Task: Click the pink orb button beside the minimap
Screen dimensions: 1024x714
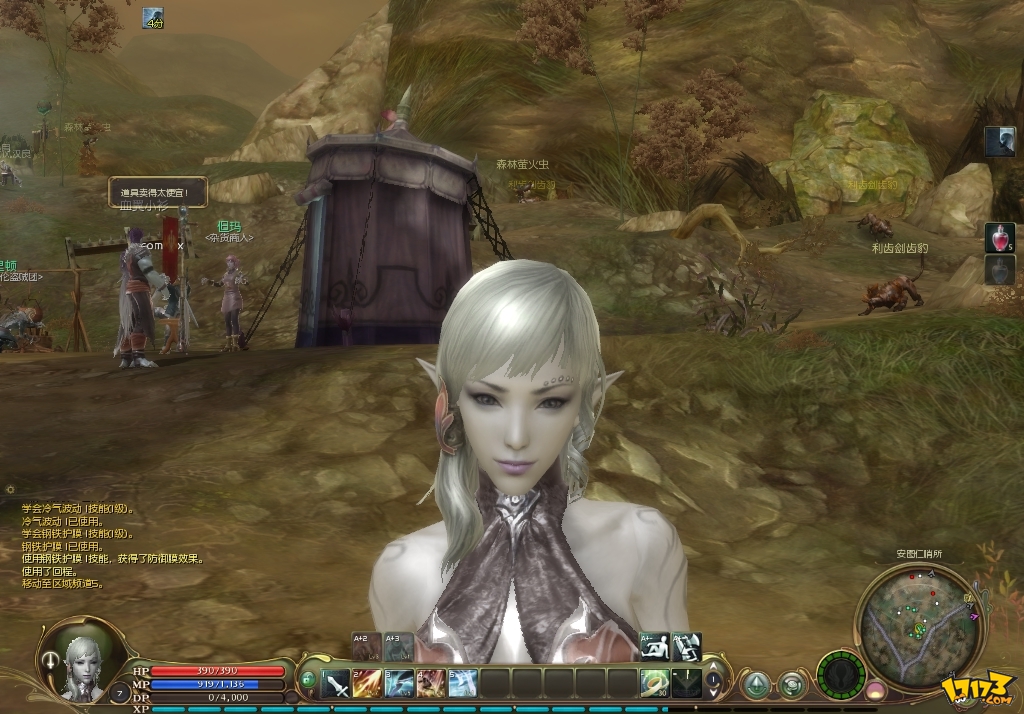Action: (x=876, y=690)
